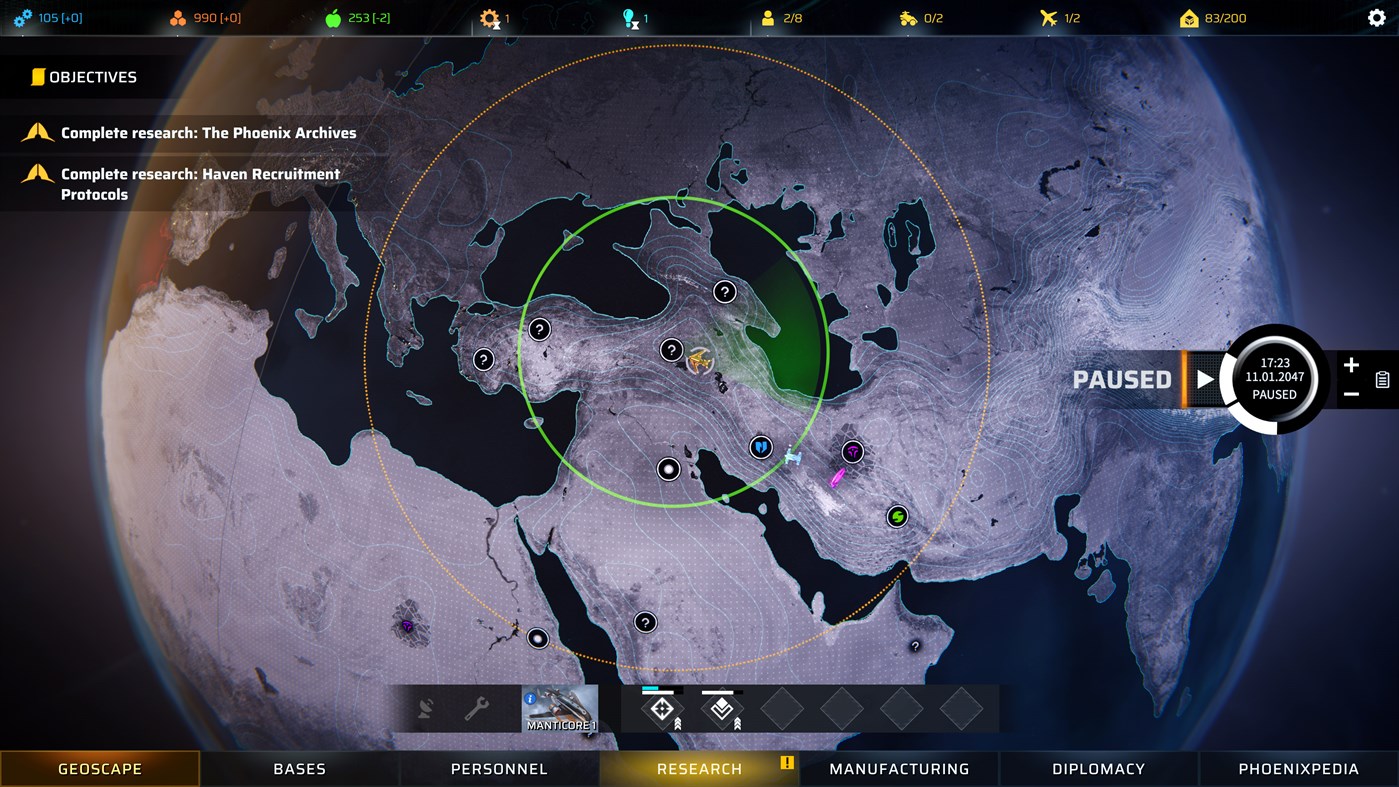Open the DIPLOMACY tab
Image resolution: width=1399 pixels, height=787 pixels.
(x=1097, y=768)
